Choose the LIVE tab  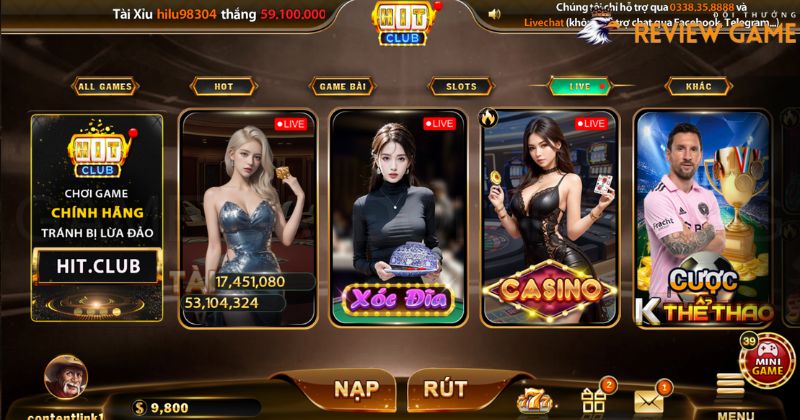pyautogui.click(x=580, y=87)
